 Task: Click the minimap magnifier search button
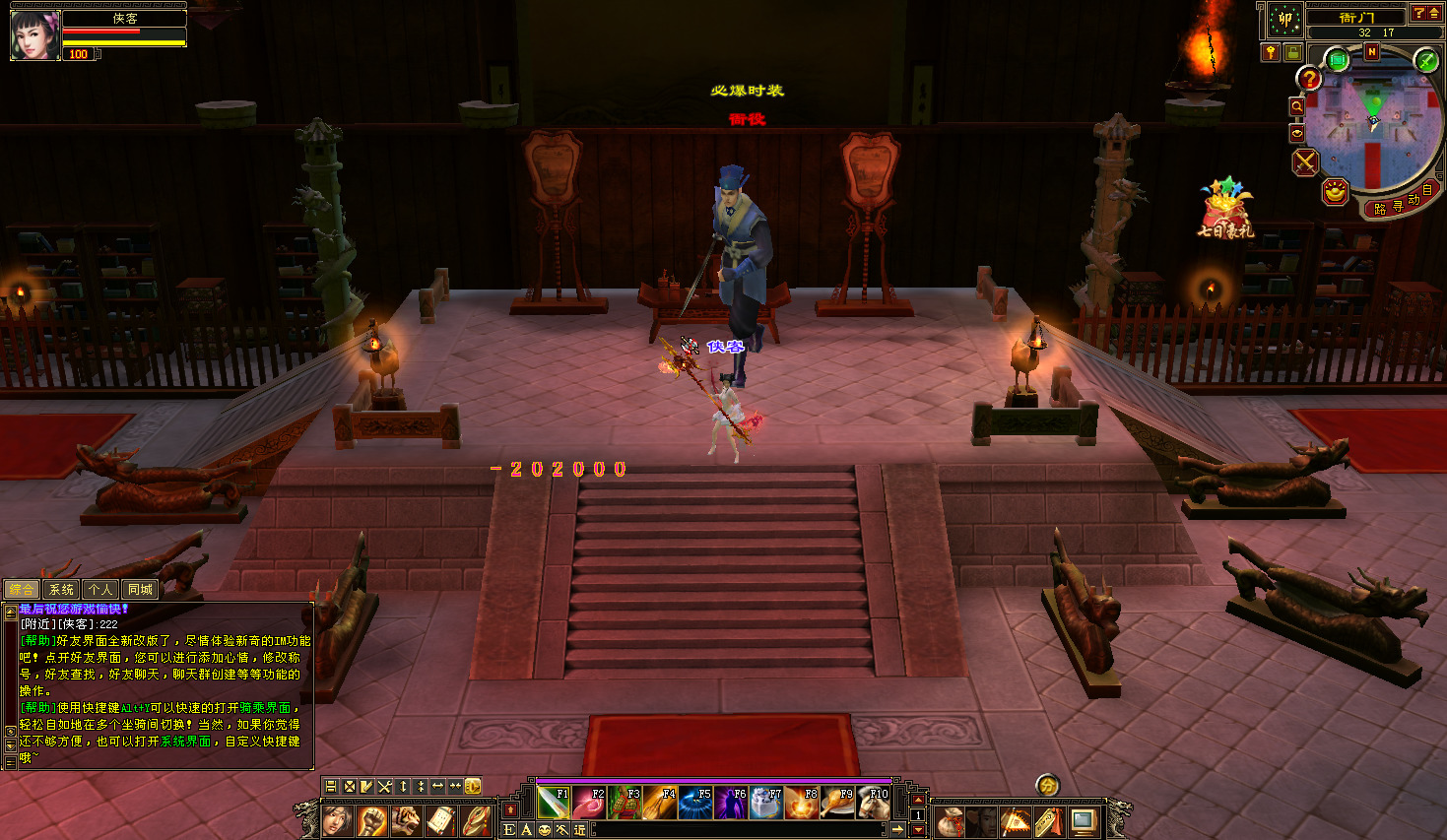(x=1297, y=106)
